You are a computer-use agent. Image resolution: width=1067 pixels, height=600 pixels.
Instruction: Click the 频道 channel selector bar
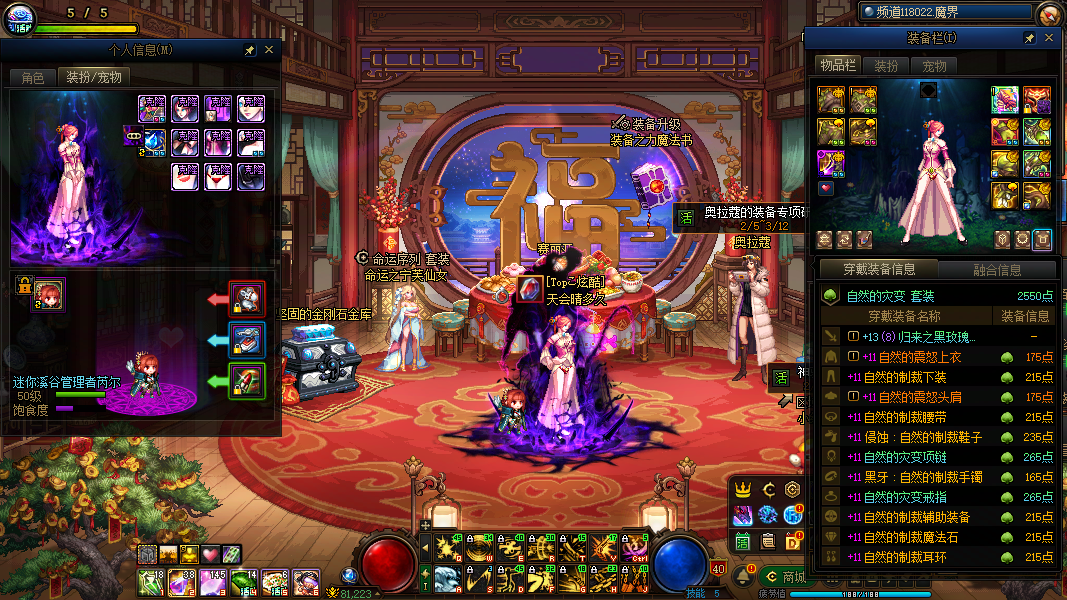943,12
